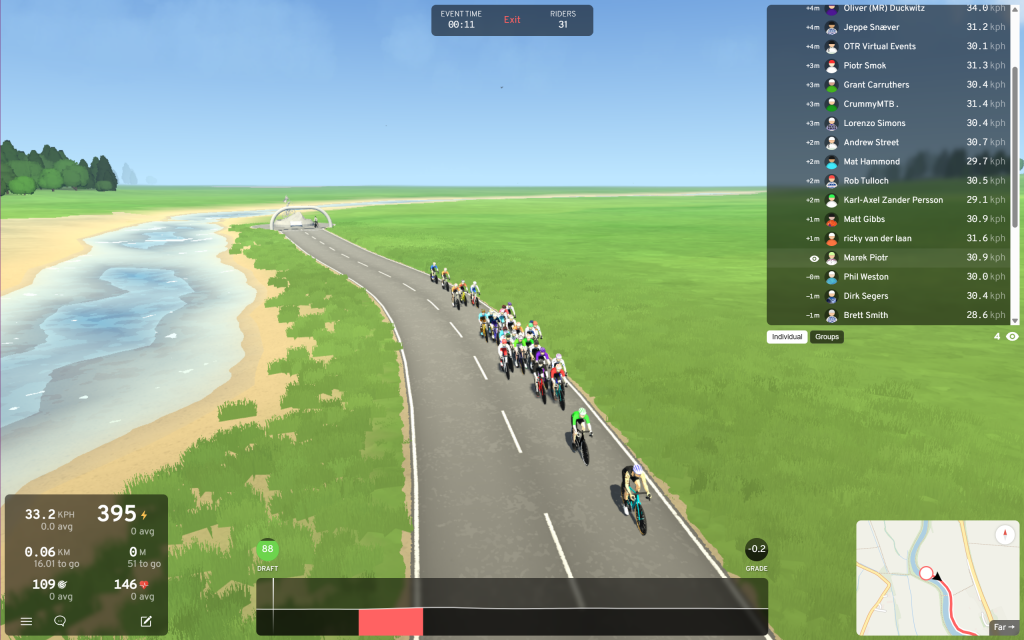Image resolution: width=1024 pixels, height=640 pixels.
Task: Click the rider list scroll-down arrow
Action: click(1015, 321)
